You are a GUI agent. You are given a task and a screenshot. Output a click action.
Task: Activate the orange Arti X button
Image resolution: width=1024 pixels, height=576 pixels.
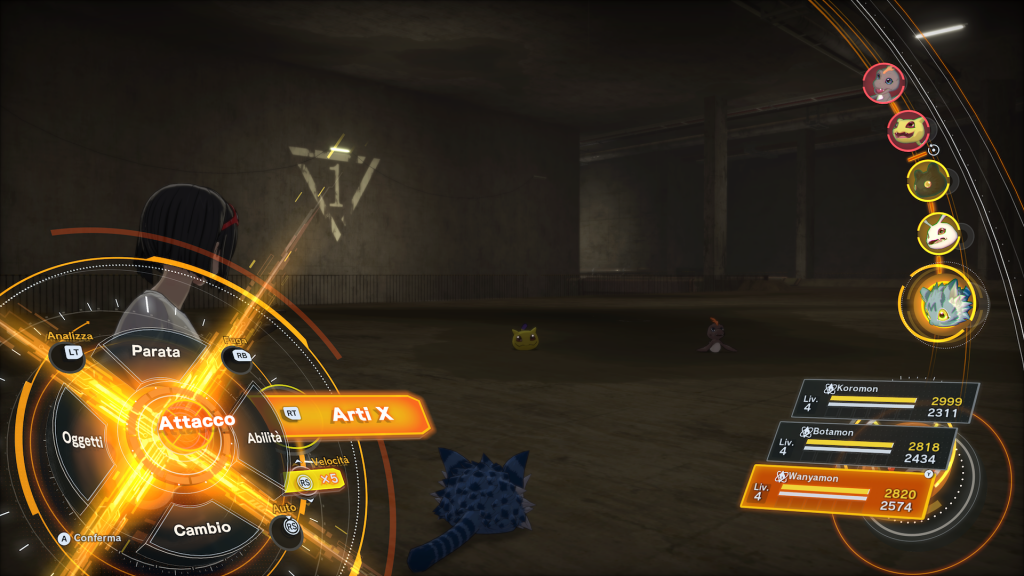[x=360, y=414]
